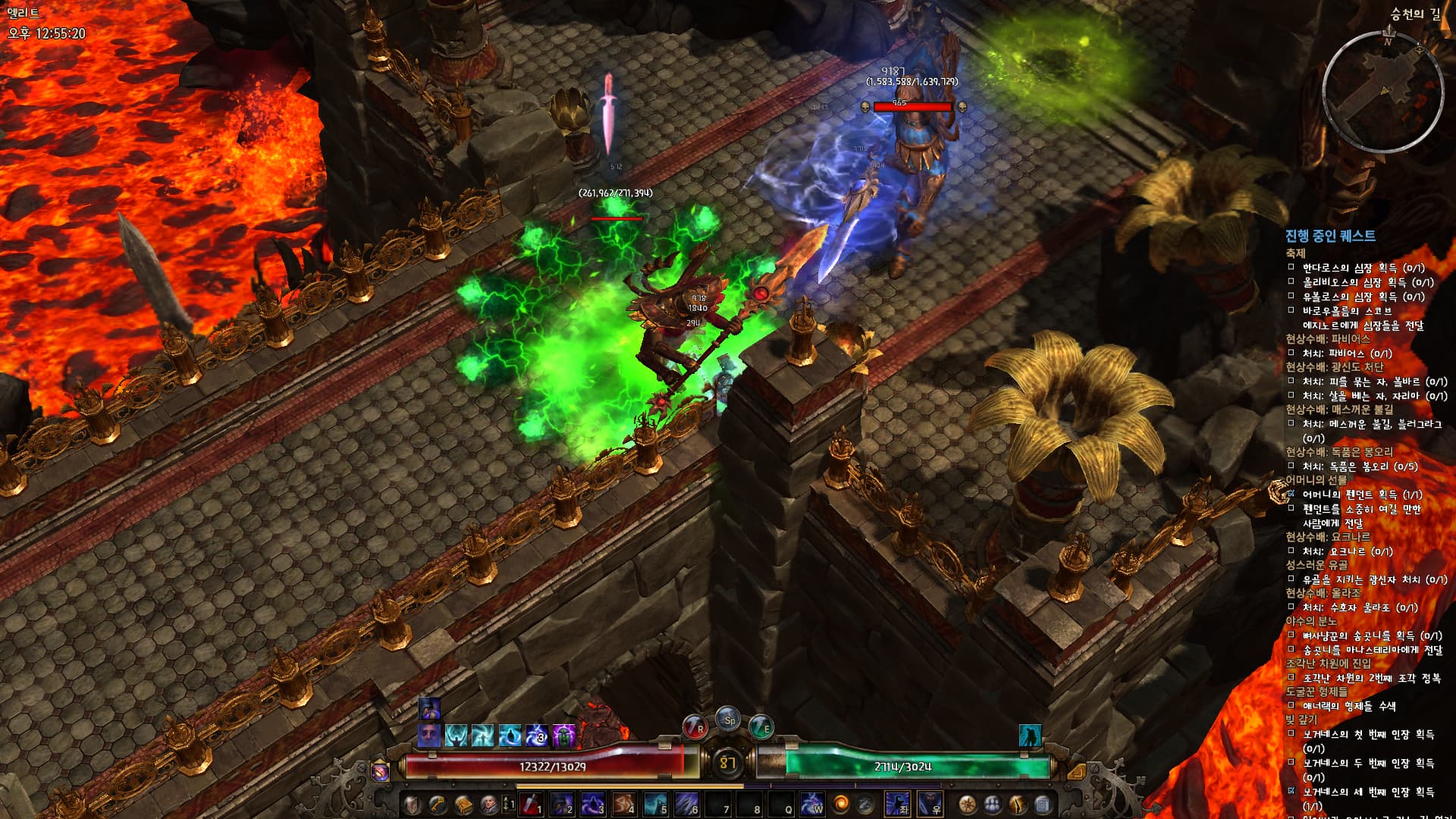This screenshot has width=1456, height=819.
Task: Cast the teal figure skill in slot 5
Action: click(x=656, y=805)
